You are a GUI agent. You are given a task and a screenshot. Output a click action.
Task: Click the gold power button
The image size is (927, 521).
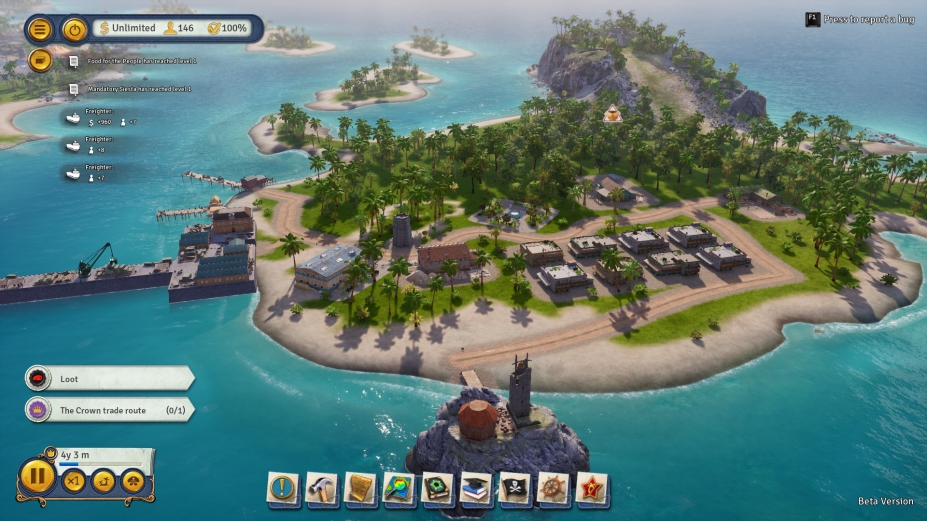[x=74, y=29]
